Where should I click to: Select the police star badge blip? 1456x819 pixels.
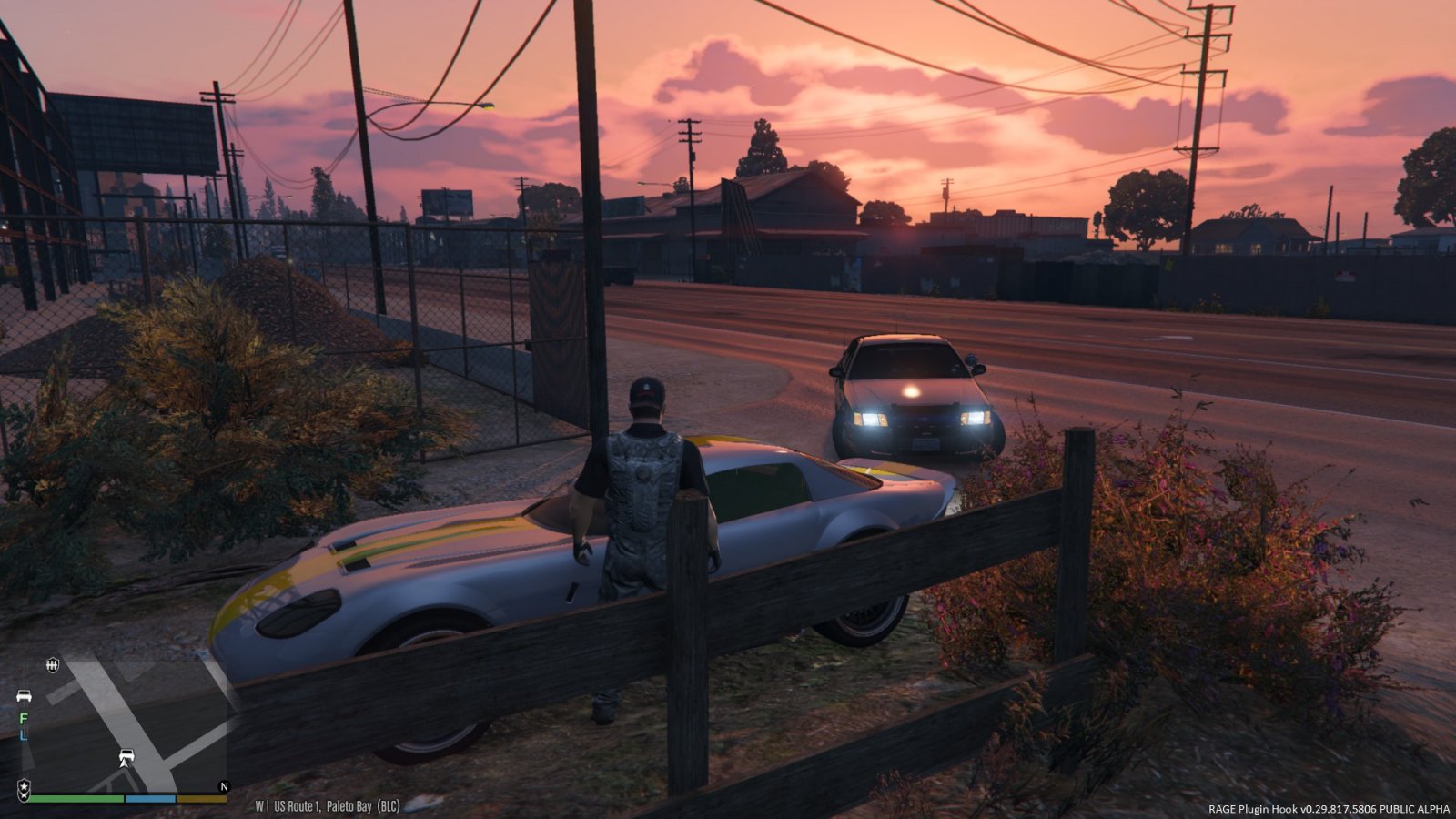(x=24, y=786)
